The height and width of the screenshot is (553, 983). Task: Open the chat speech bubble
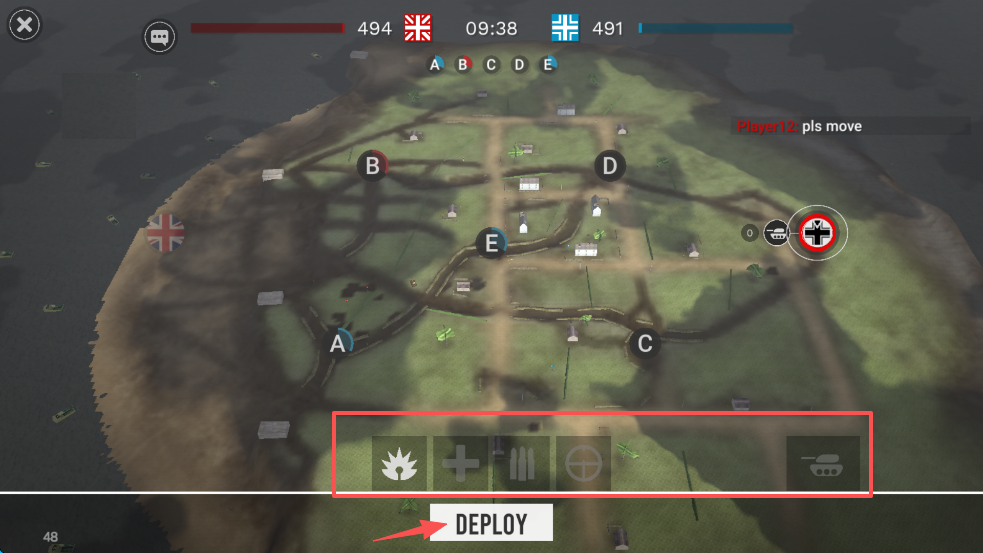[x=159, y=37]
